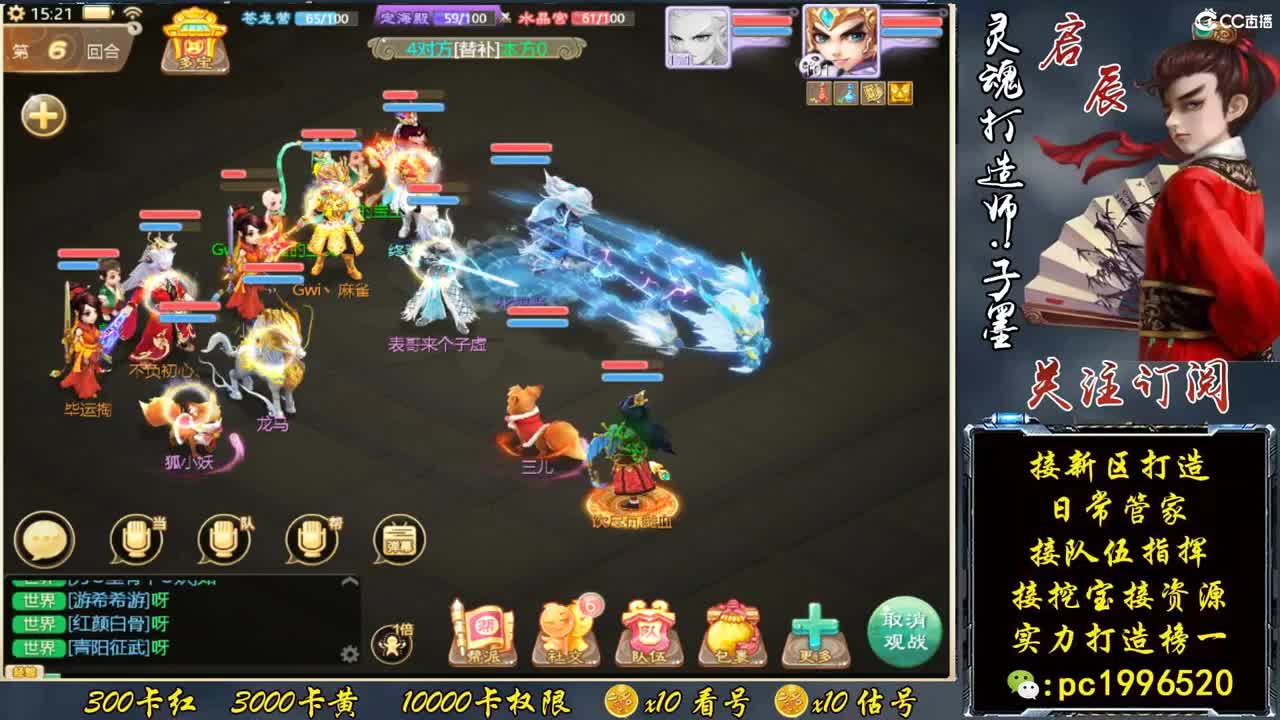
Task: Switch to the small tab below the chat log
Action: (25, 672)
